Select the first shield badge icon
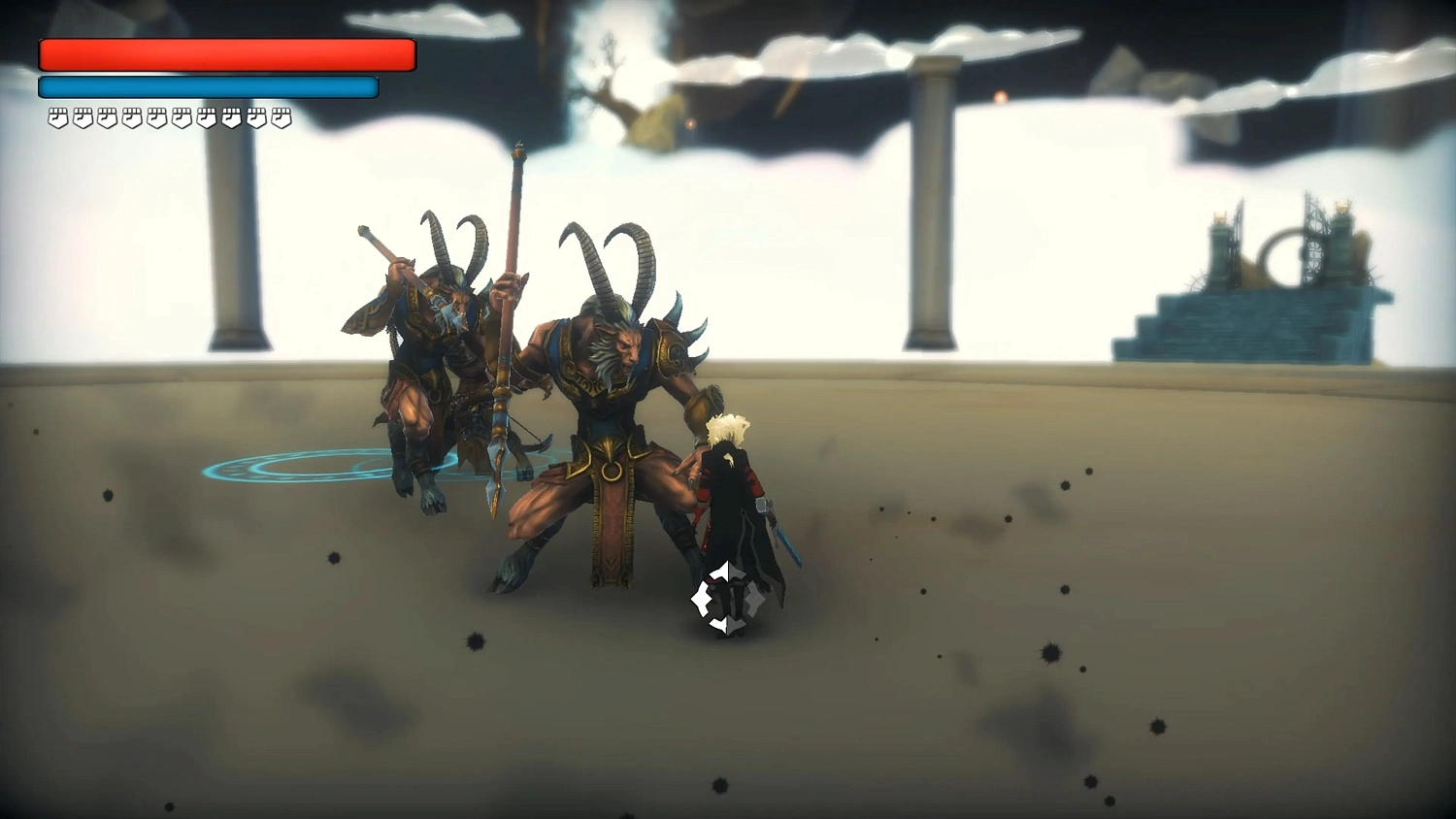Screen dimensions: 1456x819 57,118
